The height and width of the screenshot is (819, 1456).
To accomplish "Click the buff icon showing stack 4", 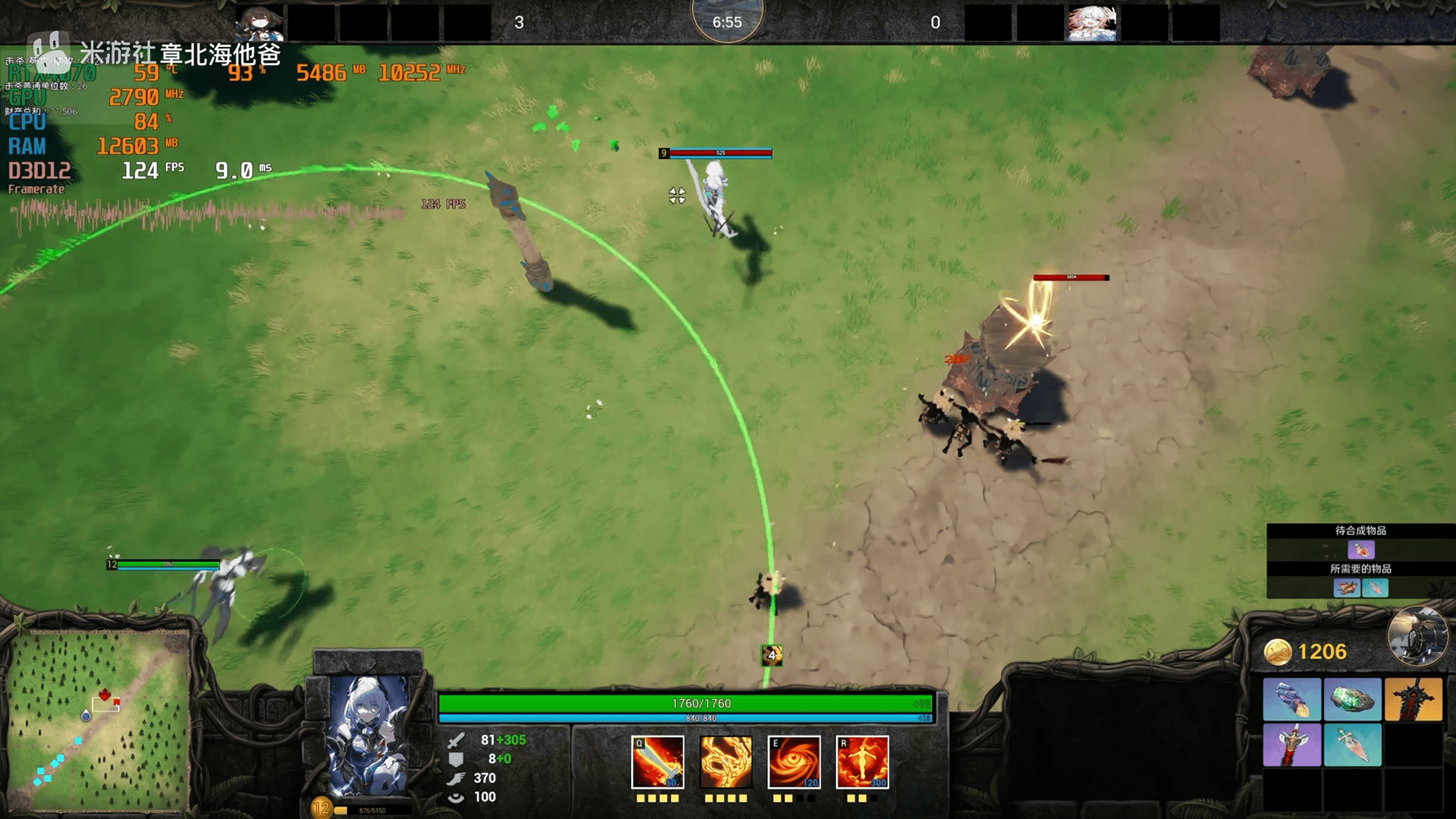I will point(772,655).
